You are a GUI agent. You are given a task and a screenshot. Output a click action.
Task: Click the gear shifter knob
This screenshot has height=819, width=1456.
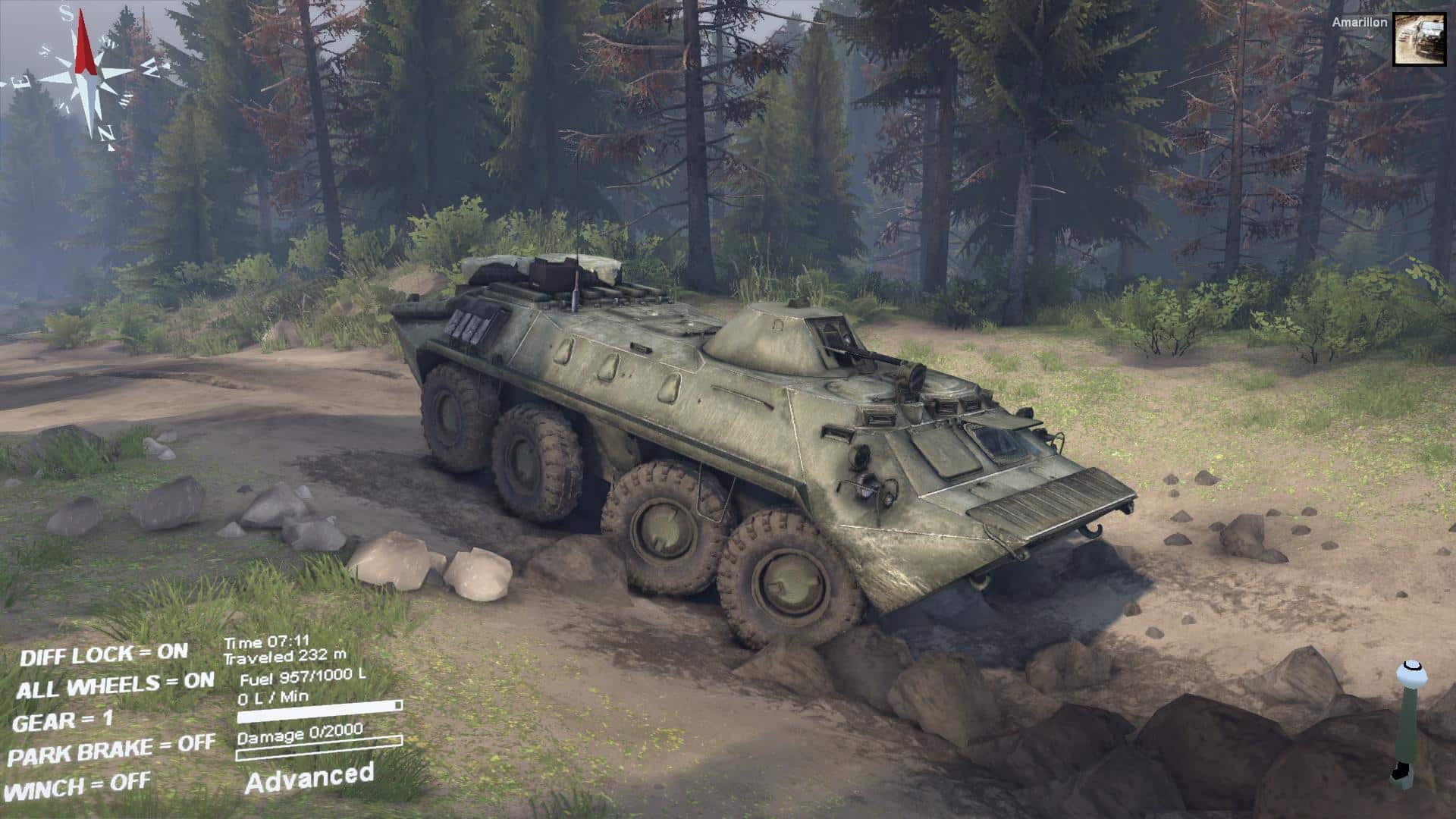1410,673
